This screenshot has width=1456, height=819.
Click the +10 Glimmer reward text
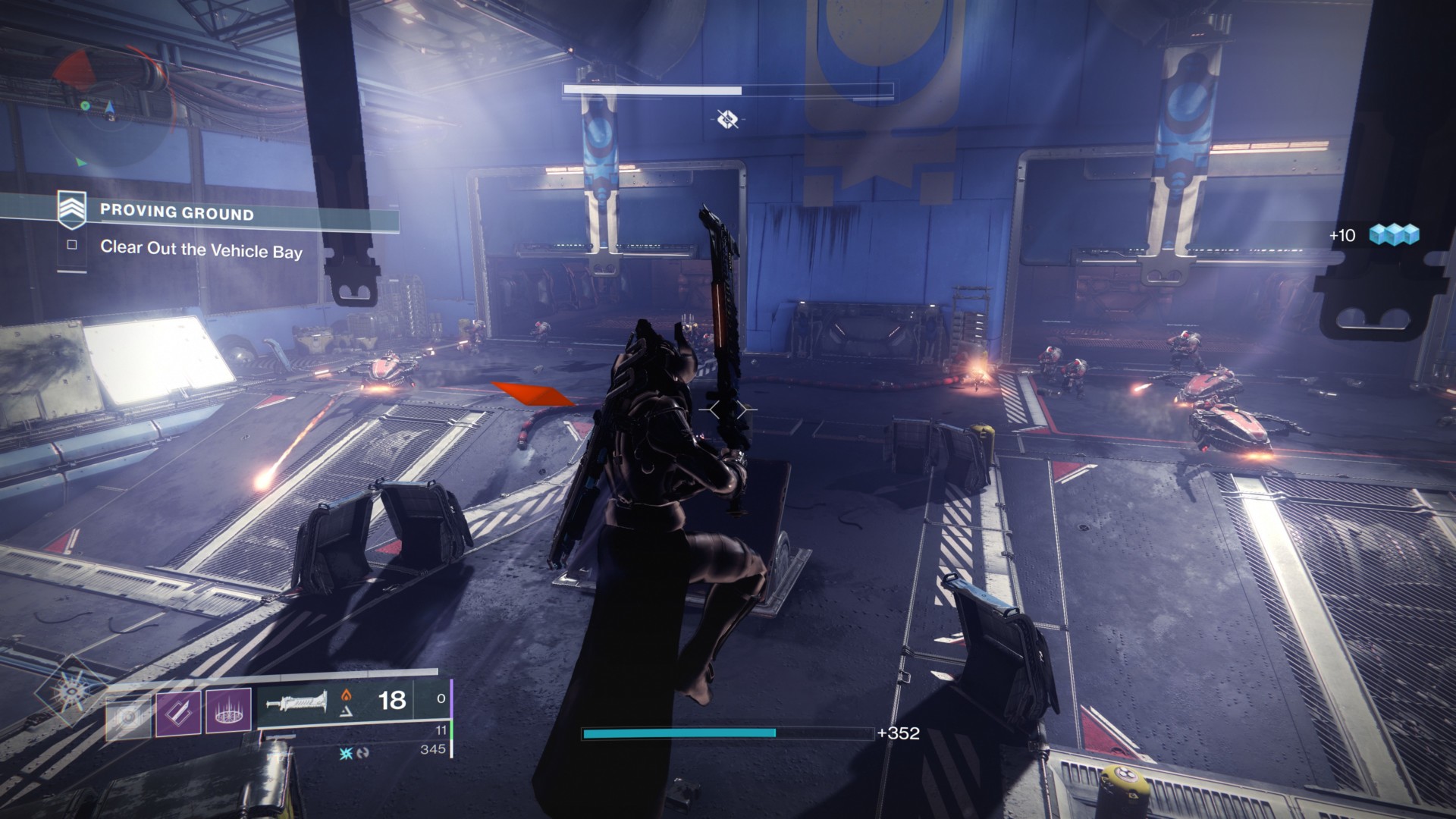(1341, 237)
